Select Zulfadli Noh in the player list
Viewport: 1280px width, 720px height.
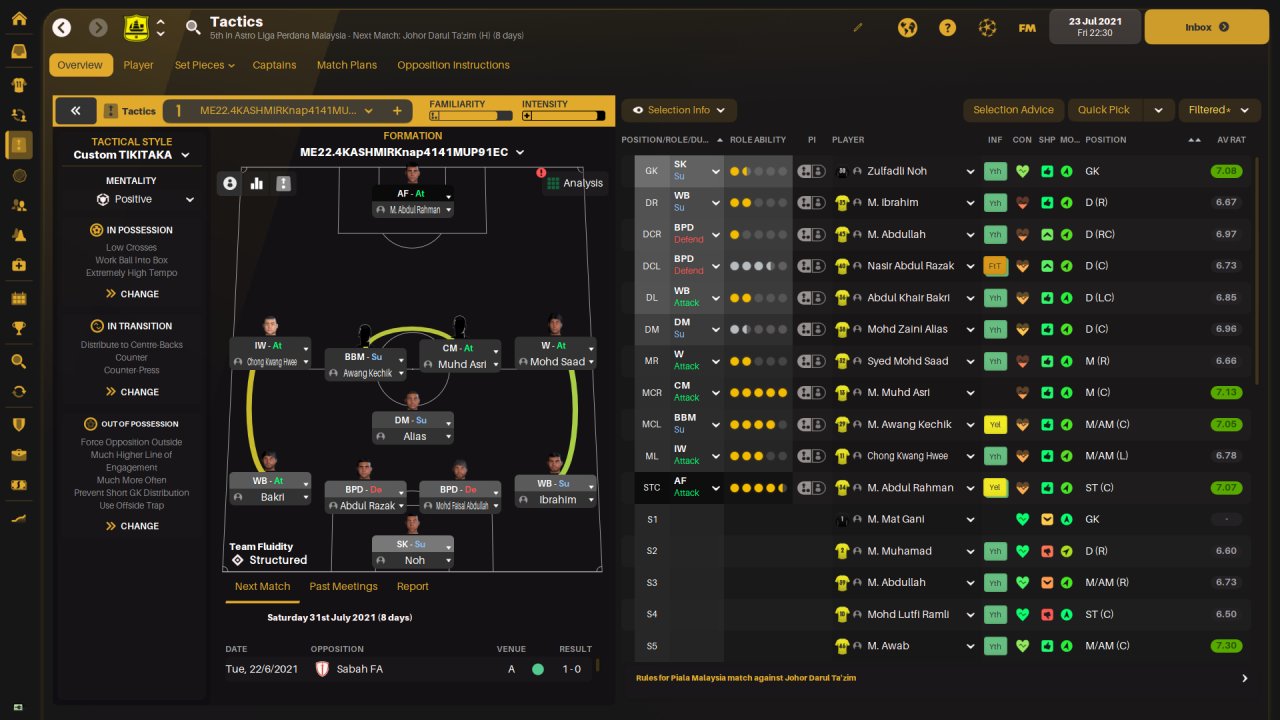point(897,171)
